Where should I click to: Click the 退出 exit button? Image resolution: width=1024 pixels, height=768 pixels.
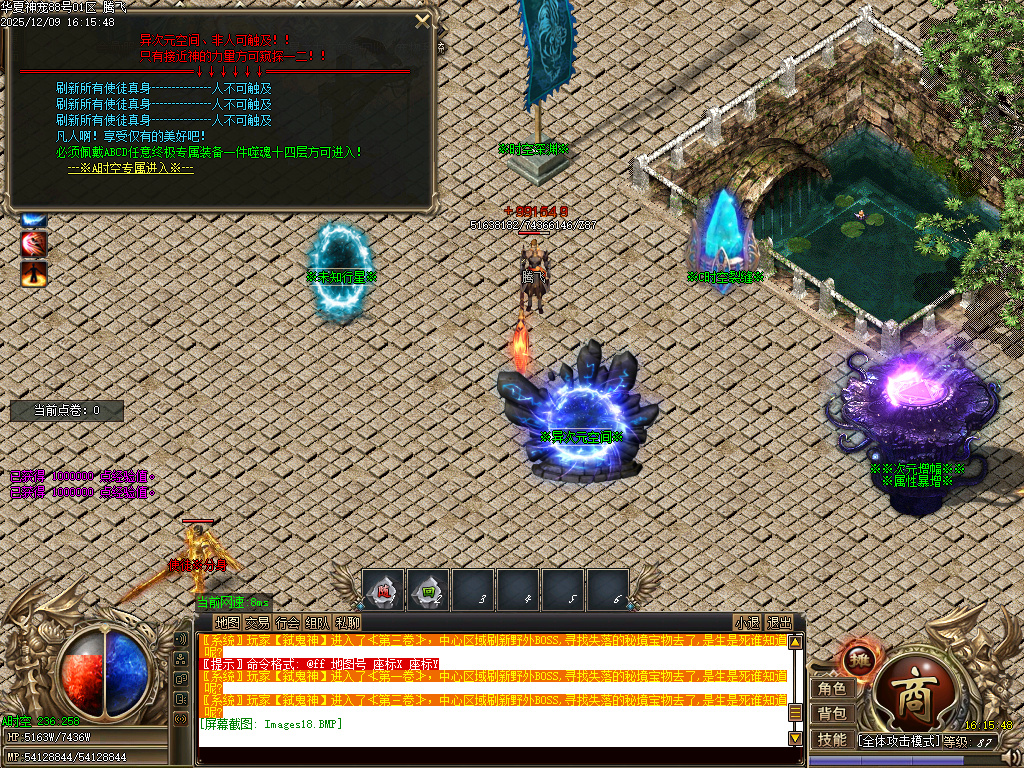pyautogui.click(x=779, y=622)
